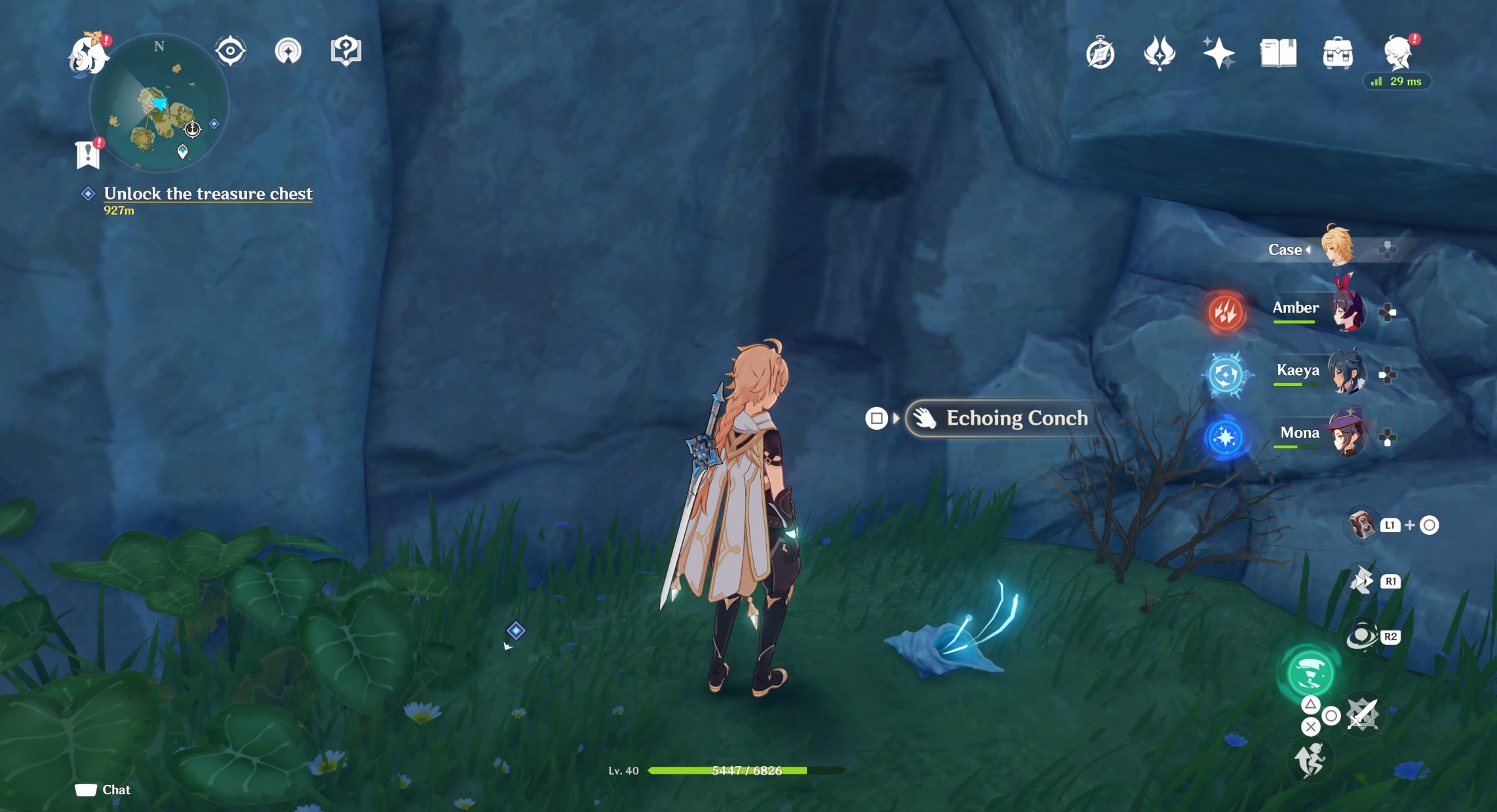The image size is (1497, 812).
Task: Open the battle pass leaf icon
Action: pyautogui.click(x=1159, y=53)
